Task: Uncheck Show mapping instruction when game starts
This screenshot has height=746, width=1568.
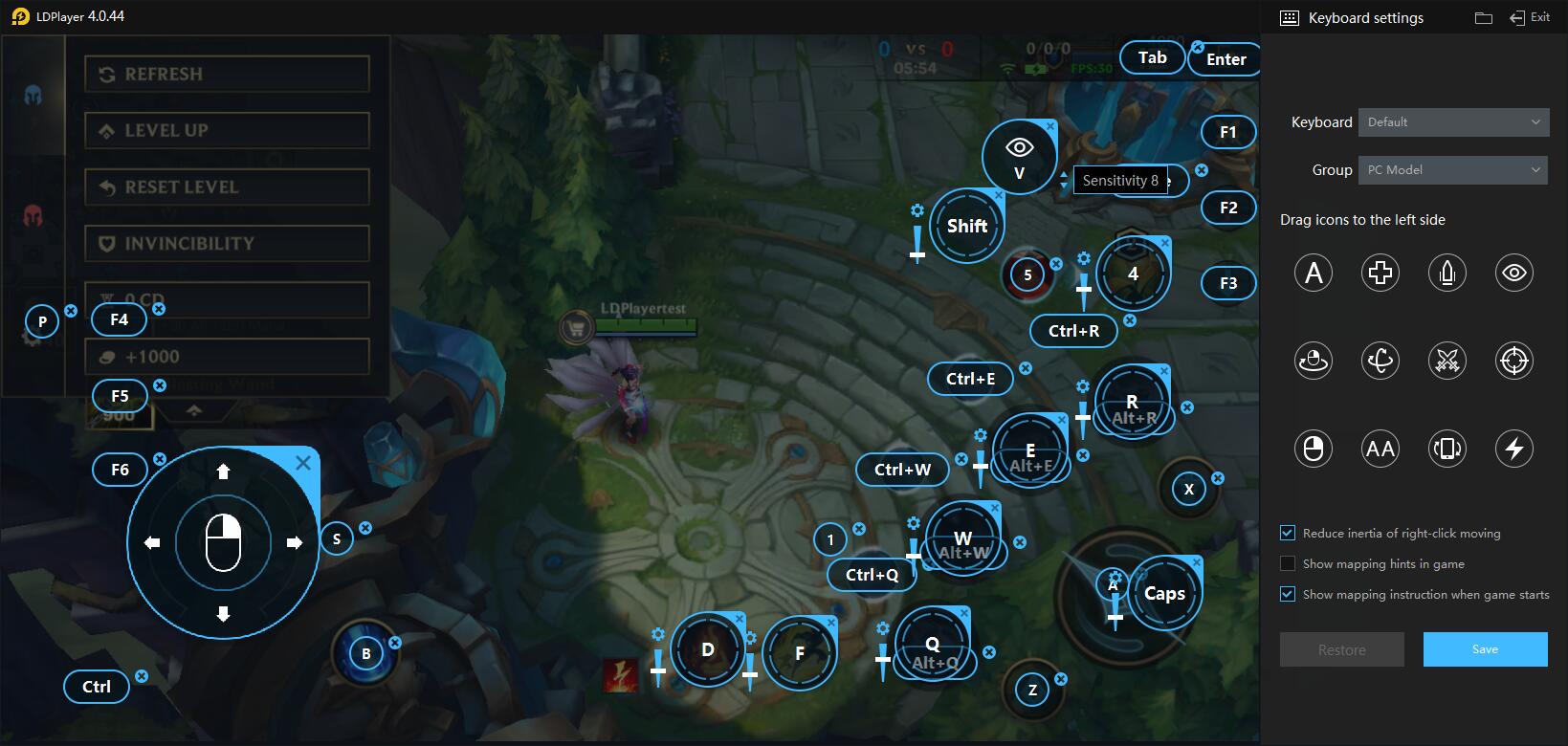Action: click(1287, 594)
